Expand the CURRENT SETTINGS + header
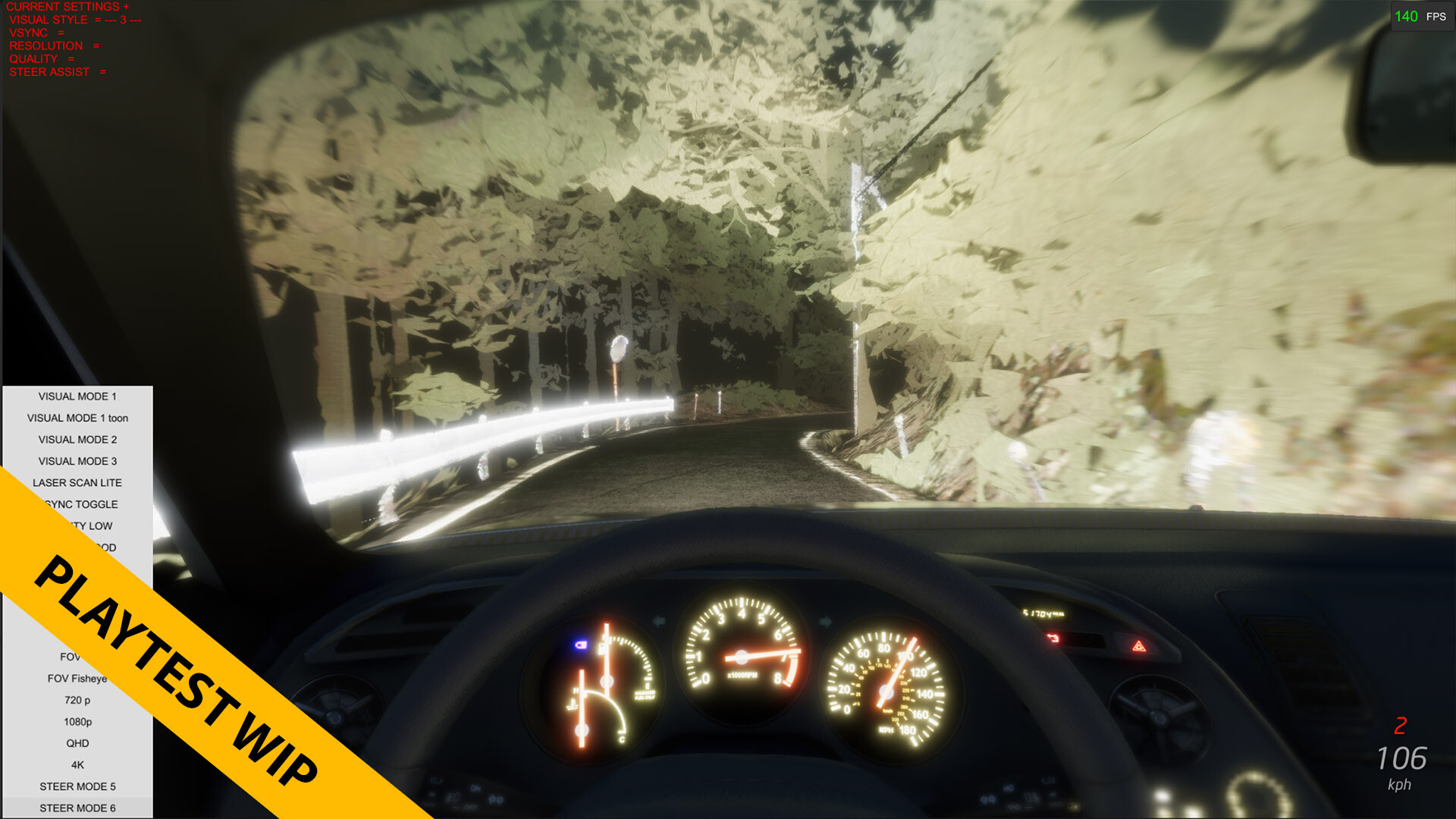This screenshot has width=1456, height=819. (68, 7)
